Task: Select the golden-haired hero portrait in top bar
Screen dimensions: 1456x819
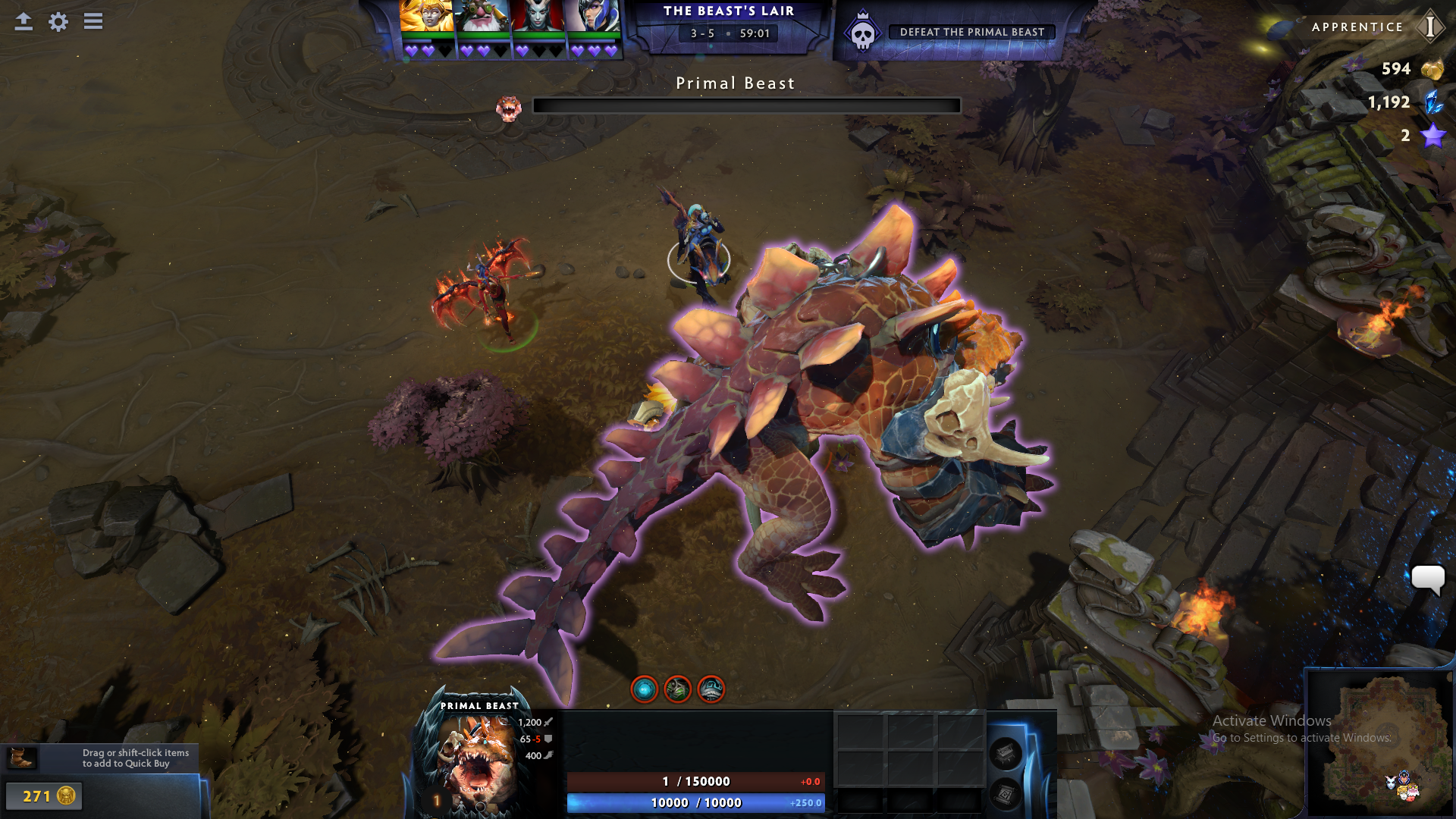Action: 426,16
